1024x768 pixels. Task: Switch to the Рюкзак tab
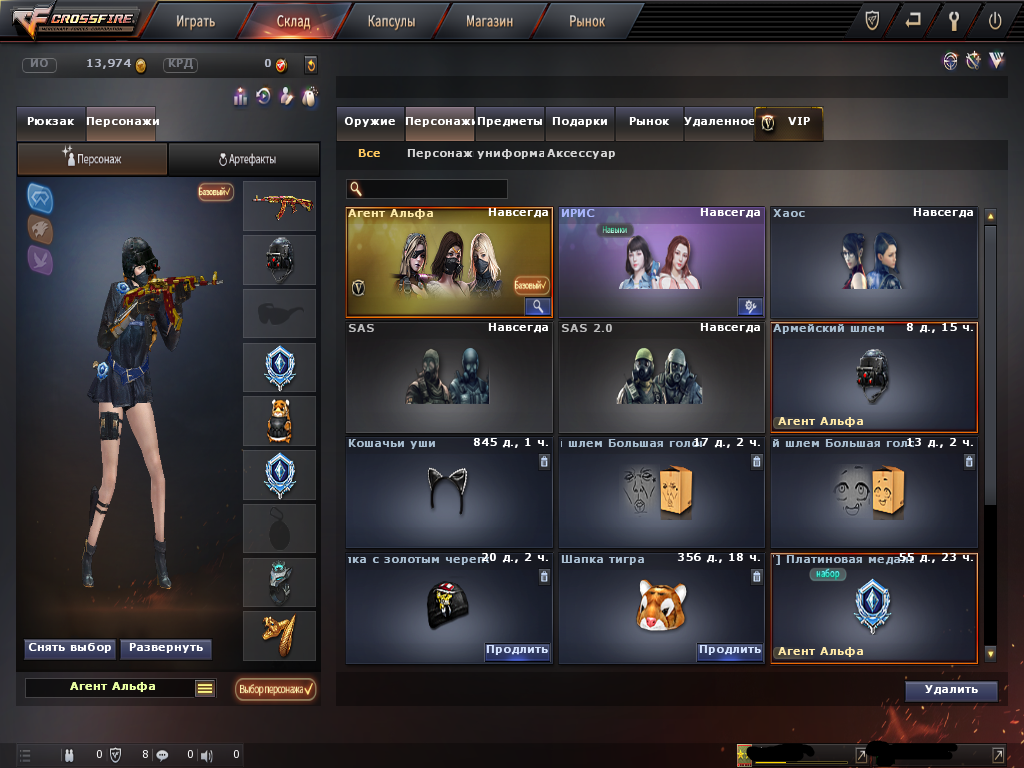click(x=51, y=121)
